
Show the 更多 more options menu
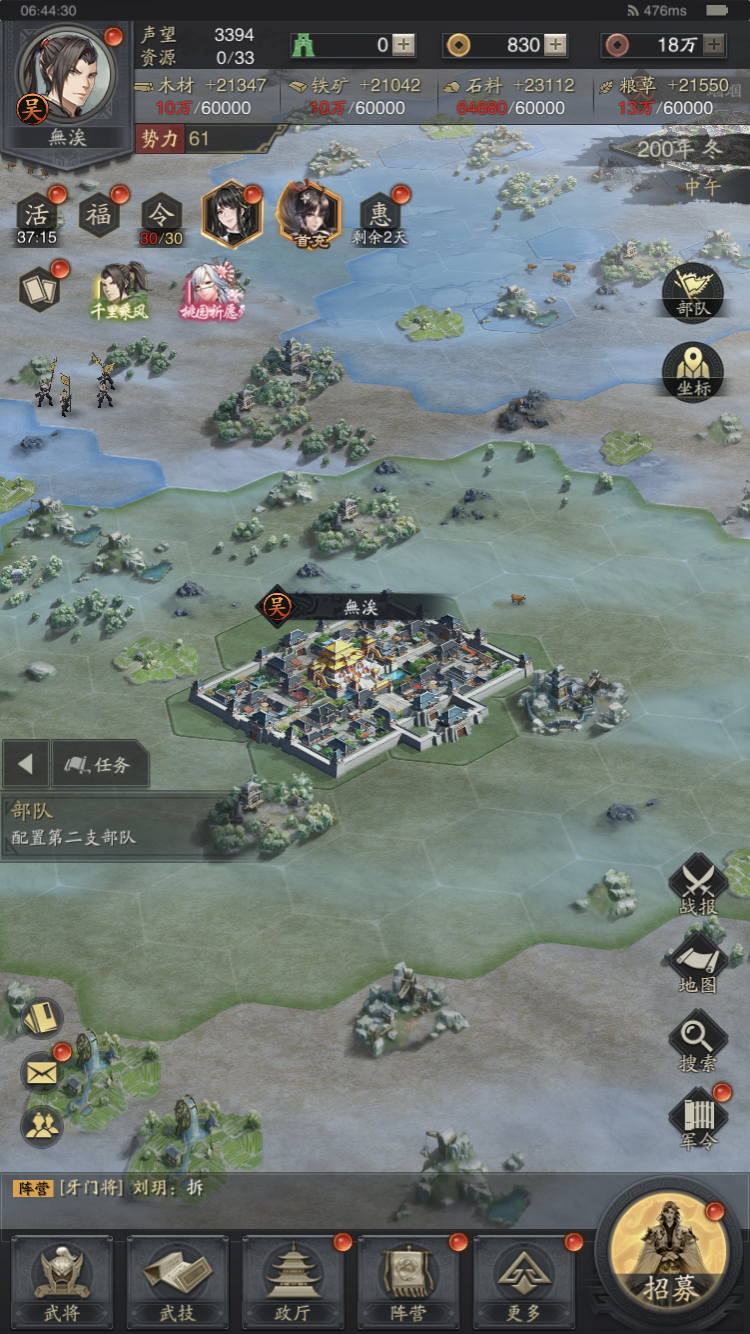(x=523, y=1282)
